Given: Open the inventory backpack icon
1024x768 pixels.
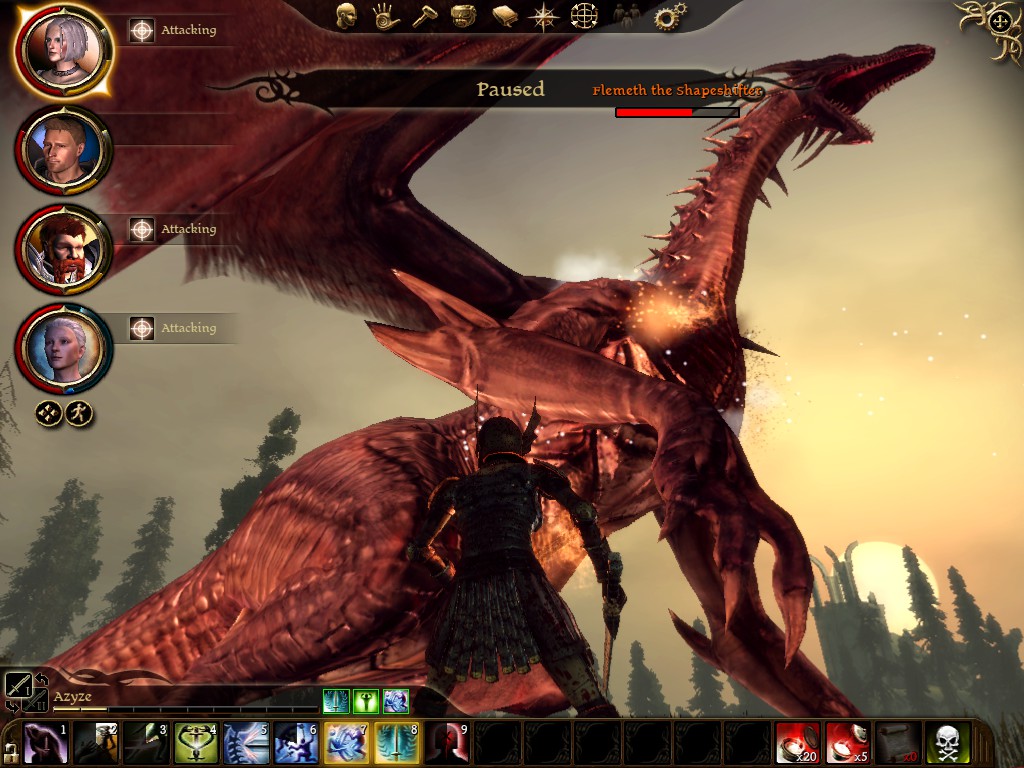Looking at the screenshot, I should pos(463,16).
